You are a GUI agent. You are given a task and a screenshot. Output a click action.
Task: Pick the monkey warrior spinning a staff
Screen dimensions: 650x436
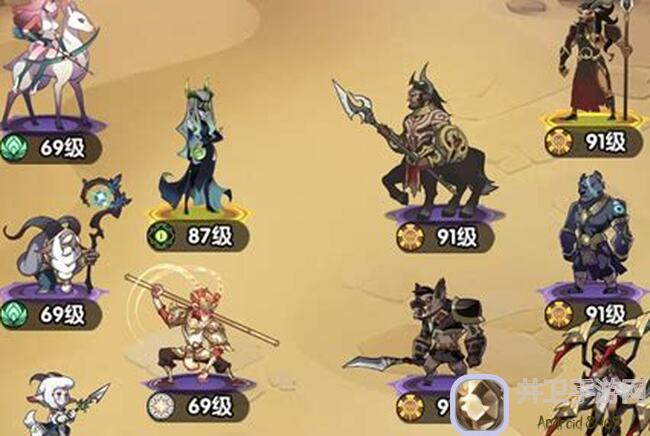pos(190,325)
